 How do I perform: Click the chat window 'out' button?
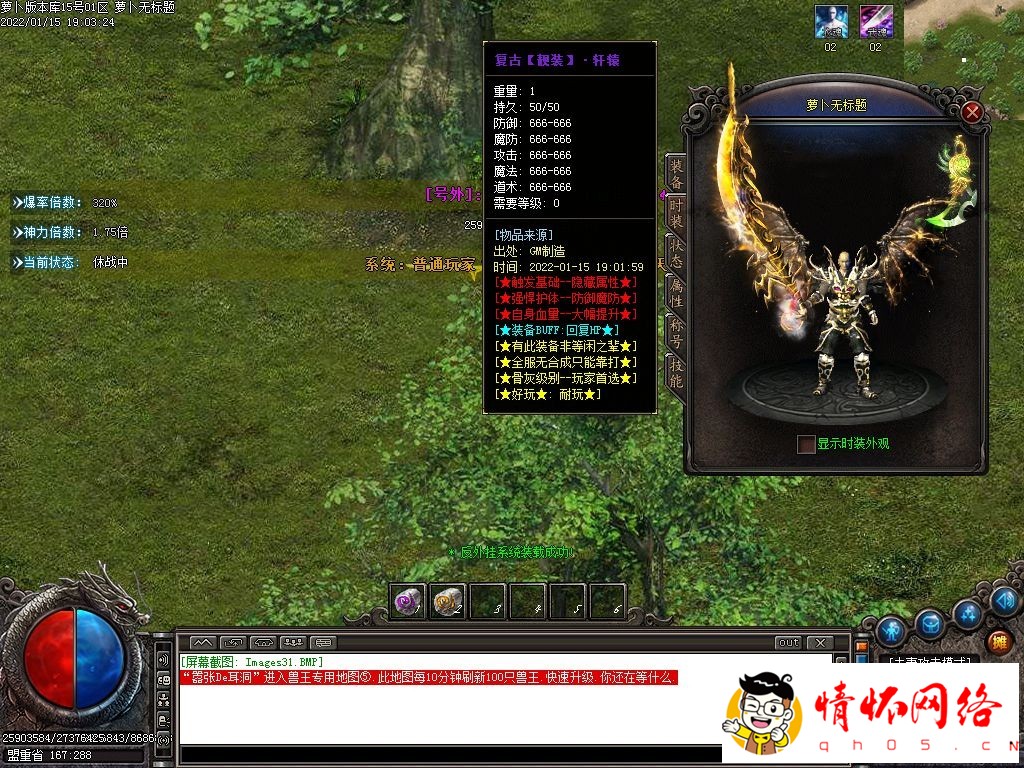tap(789, 642)
